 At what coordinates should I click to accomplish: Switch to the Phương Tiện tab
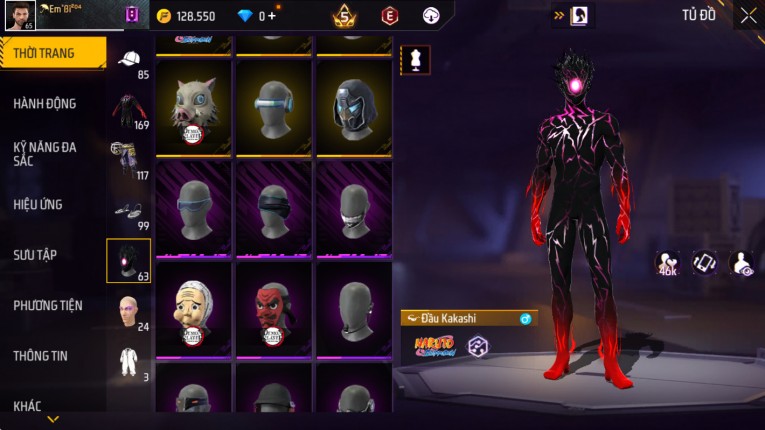(x=48, y=305)
